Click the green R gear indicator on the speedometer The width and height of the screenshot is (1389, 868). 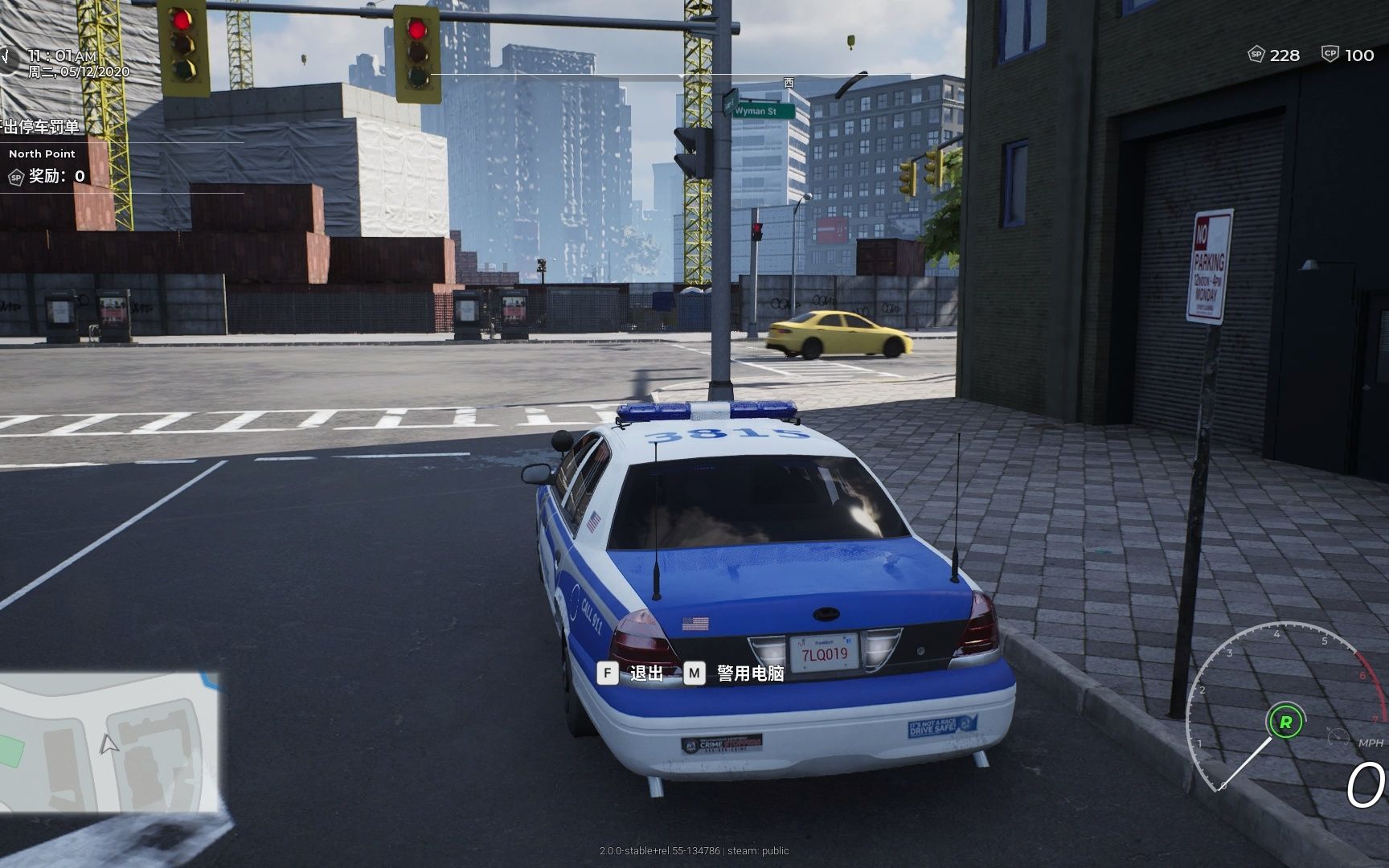(x=1285, y=721)
